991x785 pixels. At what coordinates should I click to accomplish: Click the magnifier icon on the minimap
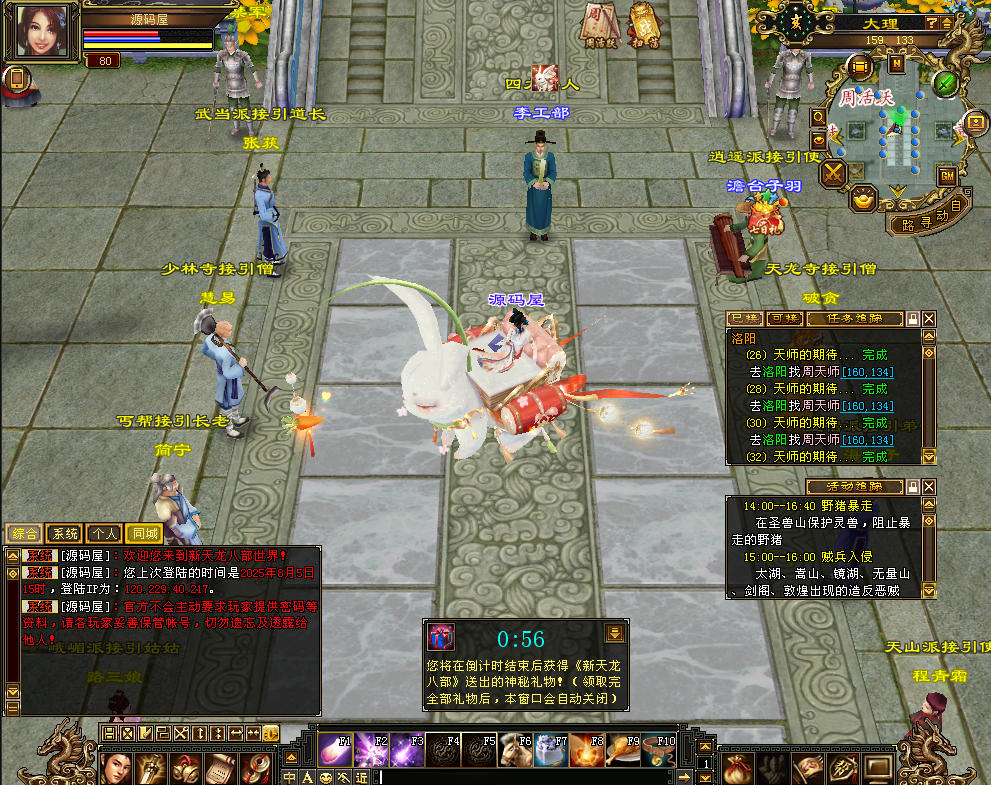coord(818,116)
